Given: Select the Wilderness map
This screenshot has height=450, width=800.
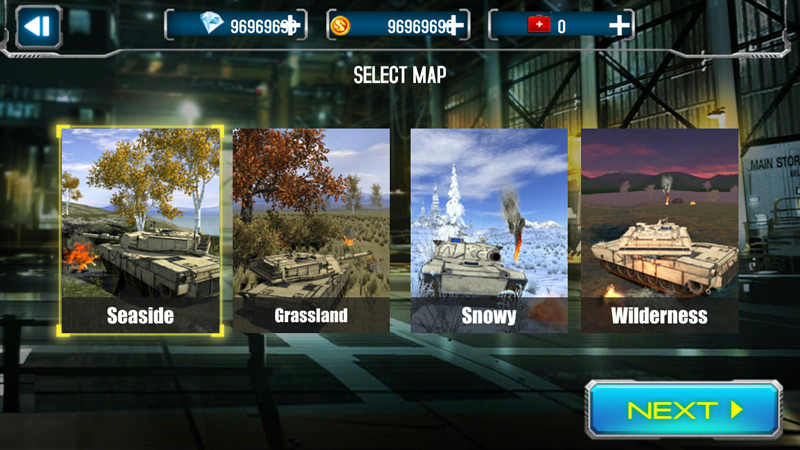Looking at the screenshot, I should click(x=660, y=231).
